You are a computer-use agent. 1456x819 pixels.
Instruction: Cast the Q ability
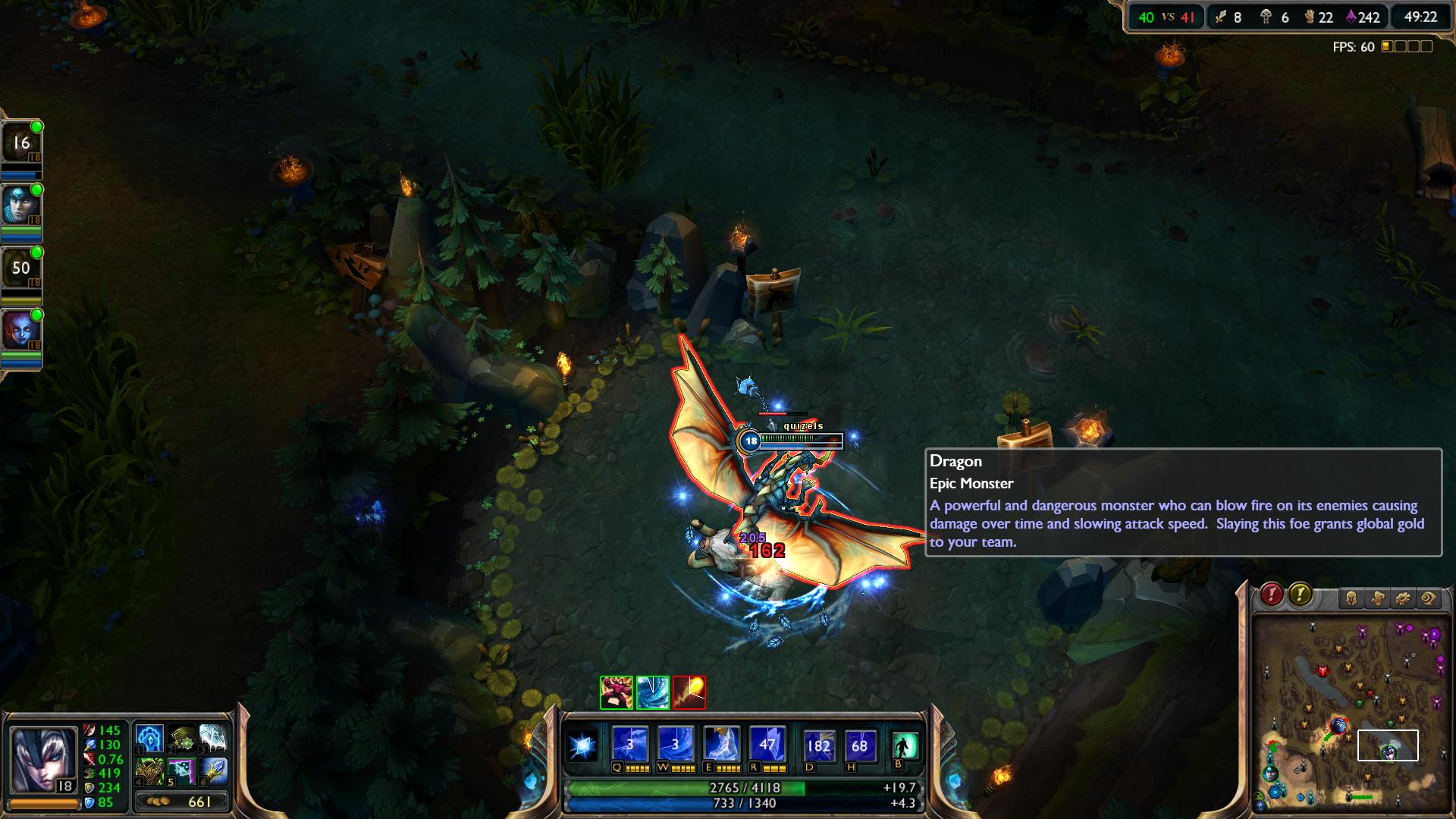tap(629, 745)
